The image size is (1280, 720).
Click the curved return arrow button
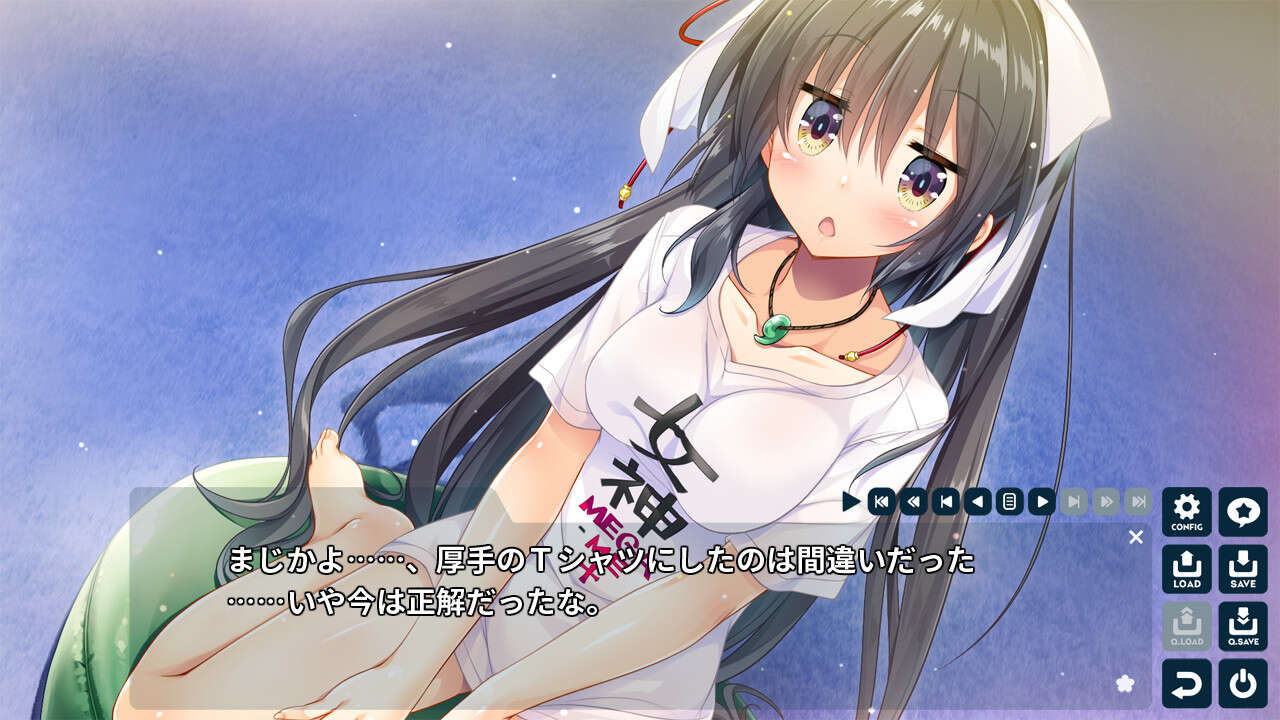coord(1186,683)
